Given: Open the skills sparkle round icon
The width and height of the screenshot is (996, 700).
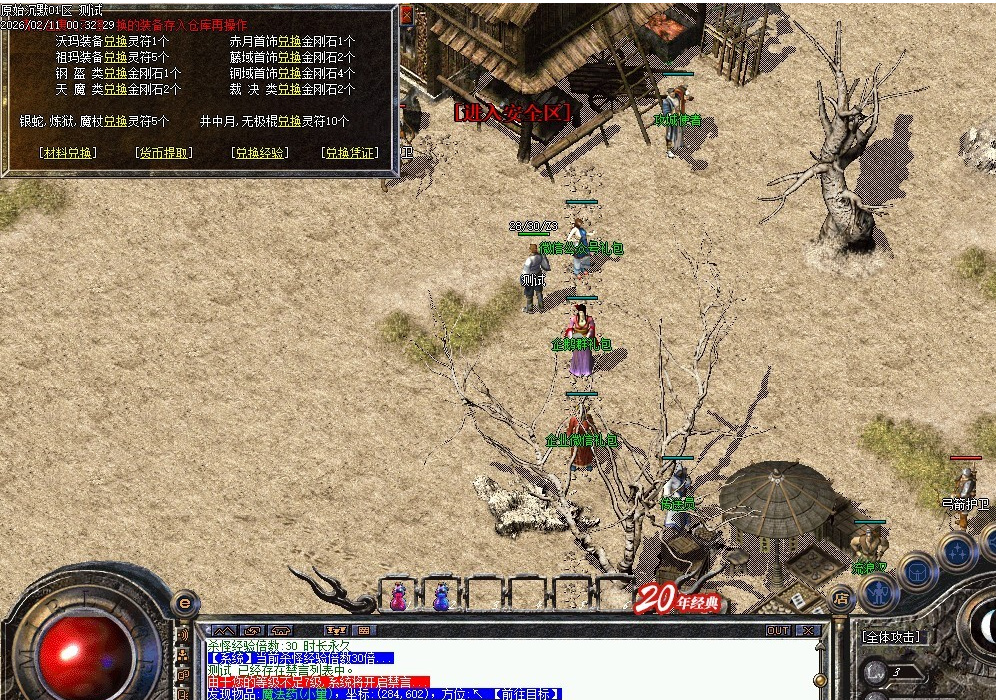Looking at the screenshot, I should [x=957, y=551].
